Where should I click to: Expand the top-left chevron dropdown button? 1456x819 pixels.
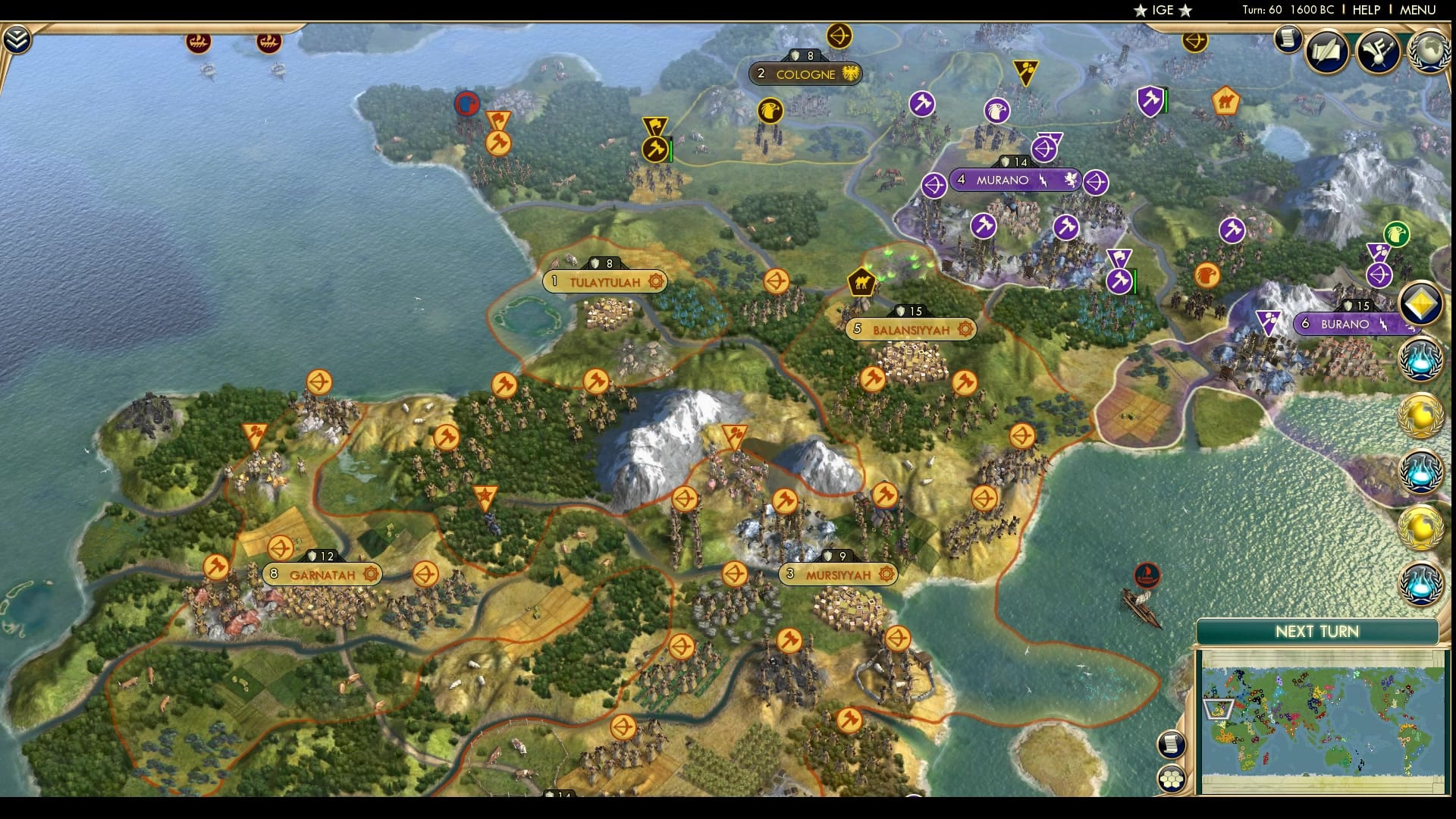(17, 40)
